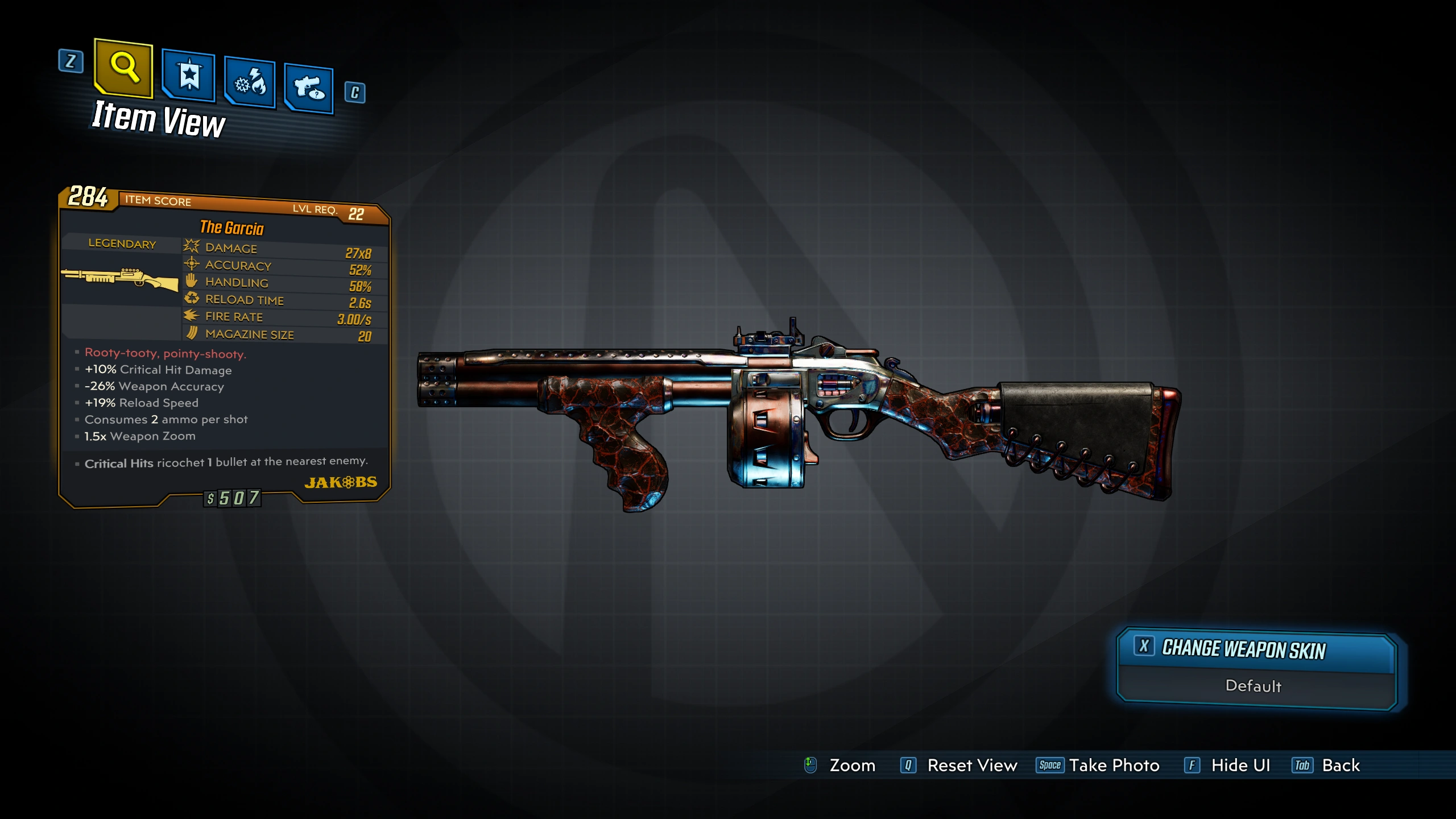Go Back from the item view
The image size is (1456, 819).
(x=1340, y=766)
